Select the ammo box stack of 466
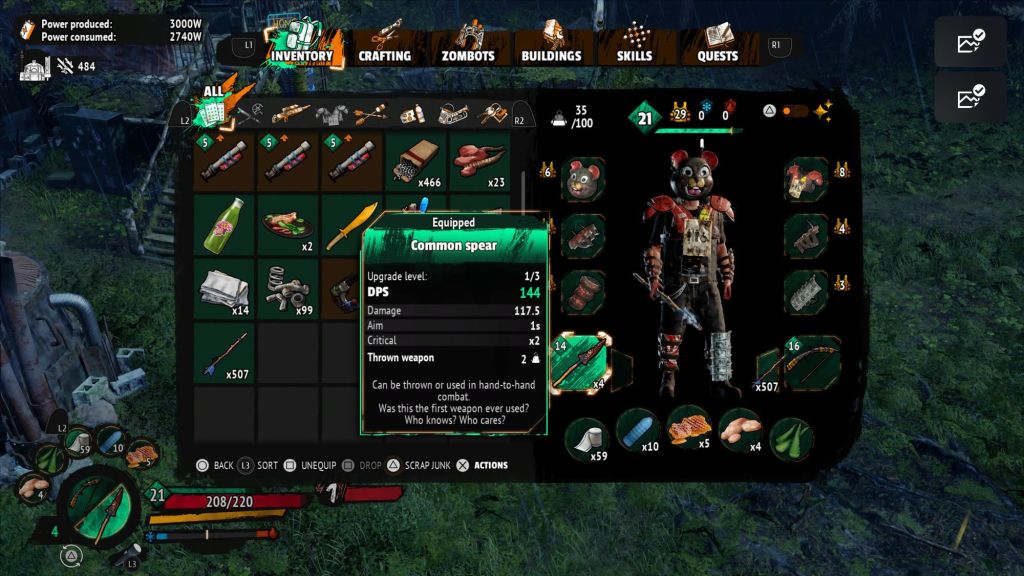Viewport: 1024px width, 576px height. [x=415, y=161]
